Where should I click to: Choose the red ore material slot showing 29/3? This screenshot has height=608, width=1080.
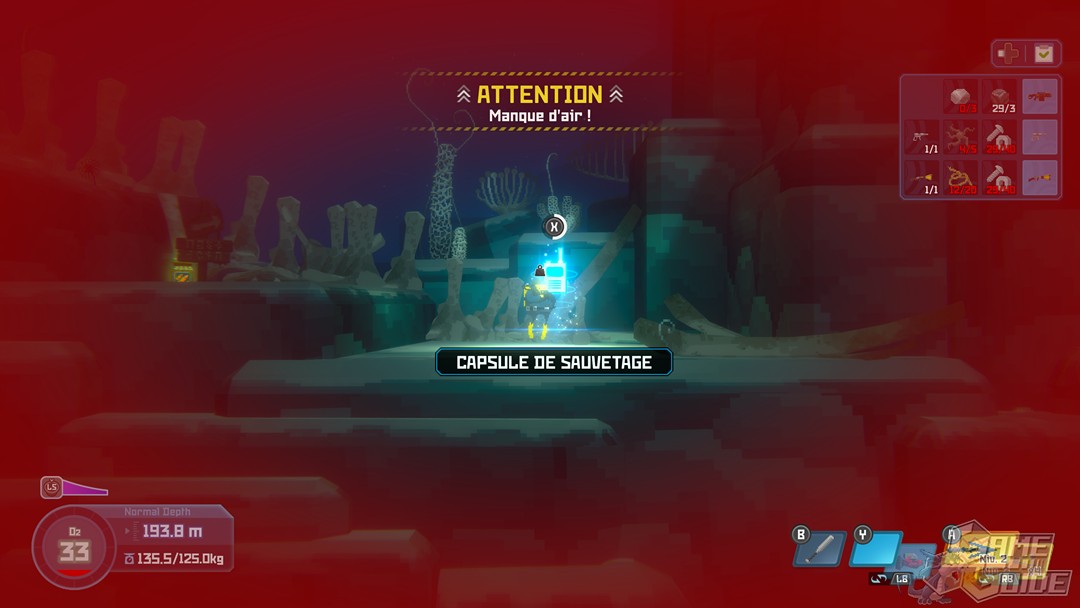point(1000,97)
